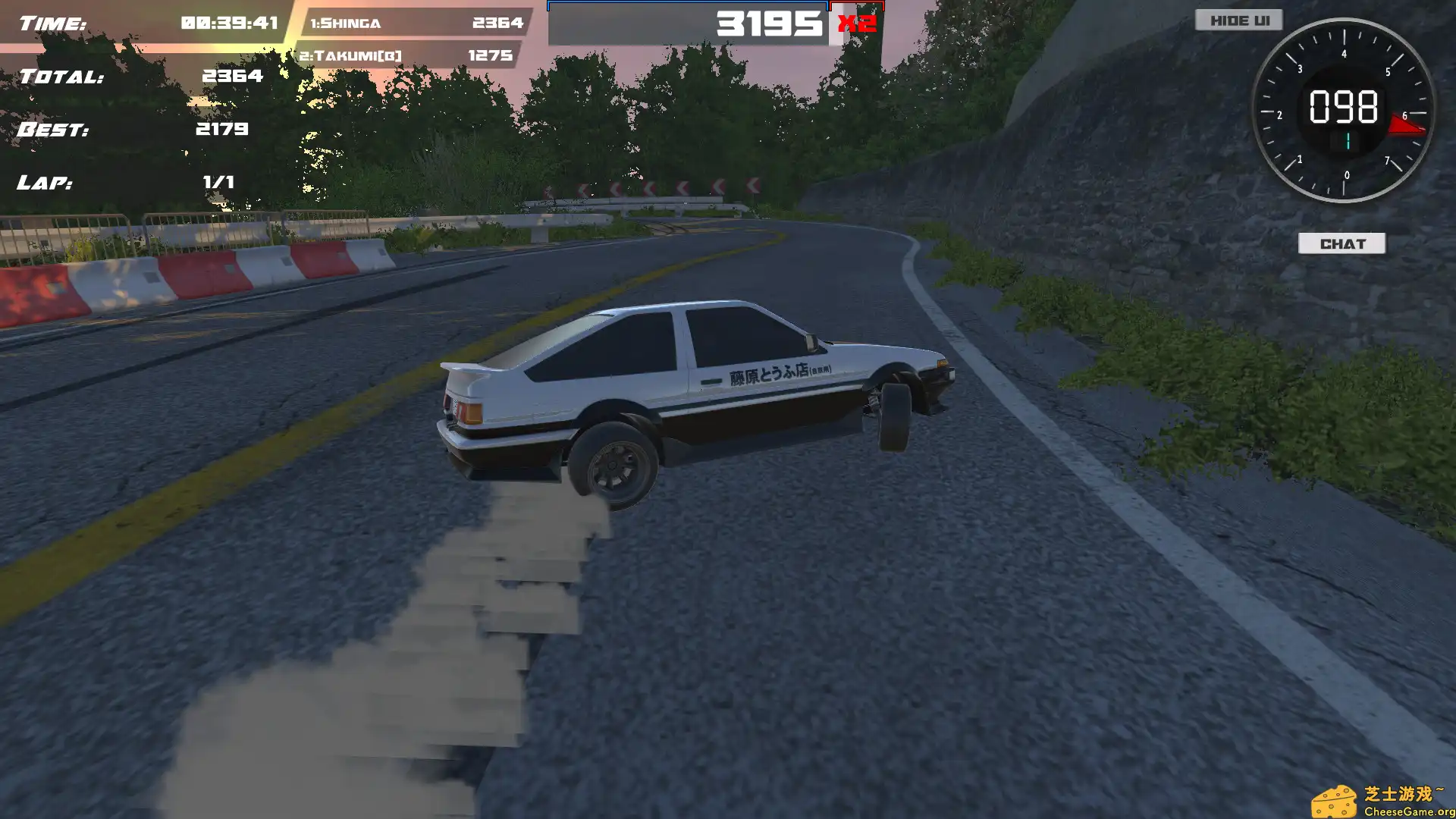This screenshot has width=1456, height=819.
Task: Open the CHAT button
Action: (1342, 243)
